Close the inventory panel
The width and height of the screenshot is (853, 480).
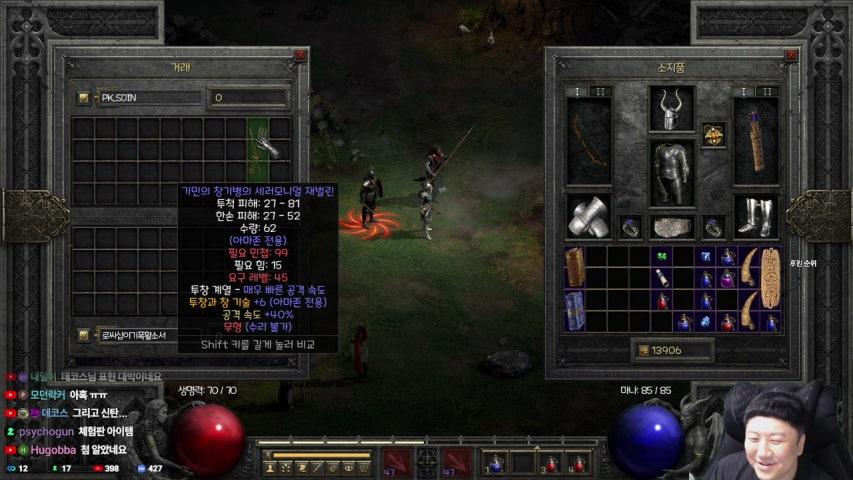tap(790, 57)
